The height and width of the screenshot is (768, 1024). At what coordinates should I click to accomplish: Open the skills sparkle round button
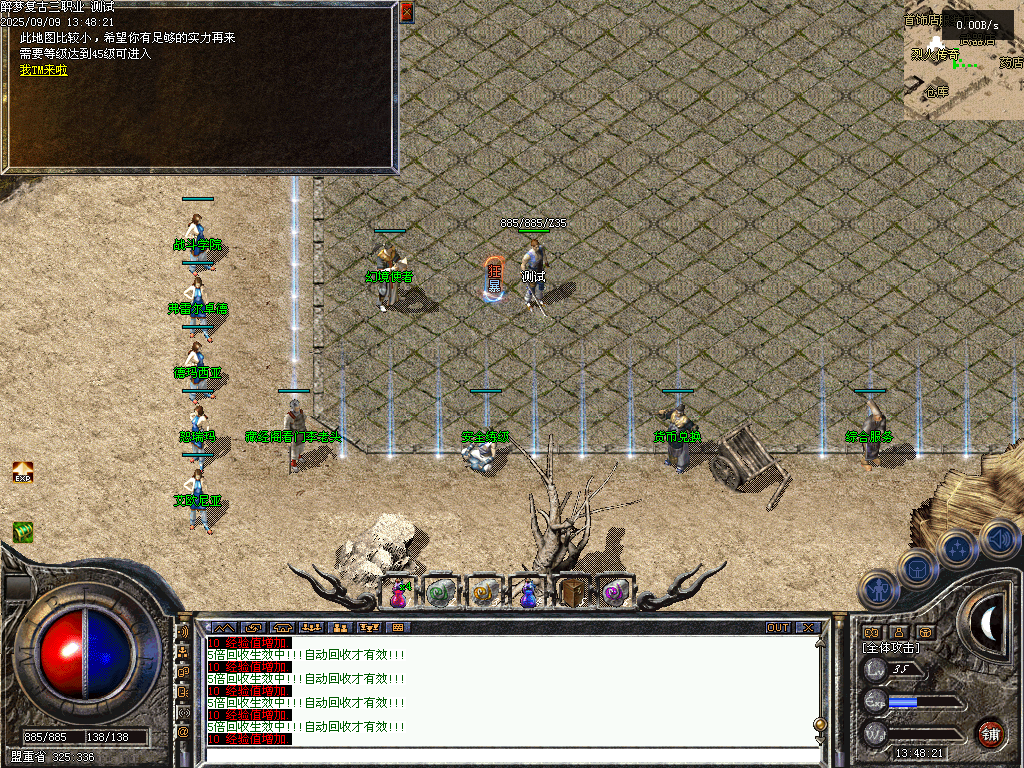point(958,549)
